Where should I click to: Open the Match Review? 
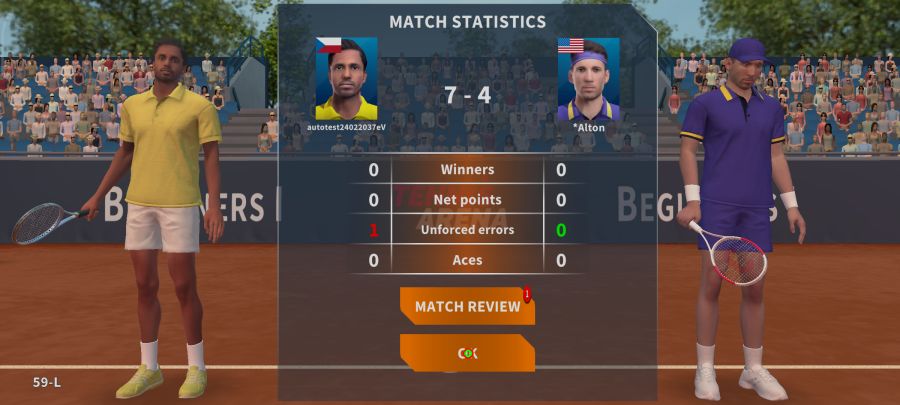point(467,306)
